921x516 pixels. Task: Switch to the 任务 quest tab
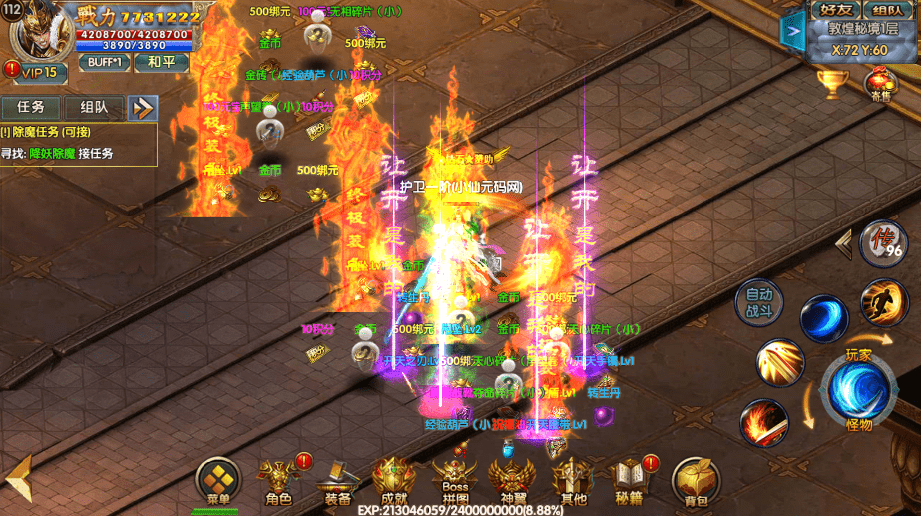click(x=31, y=107)
